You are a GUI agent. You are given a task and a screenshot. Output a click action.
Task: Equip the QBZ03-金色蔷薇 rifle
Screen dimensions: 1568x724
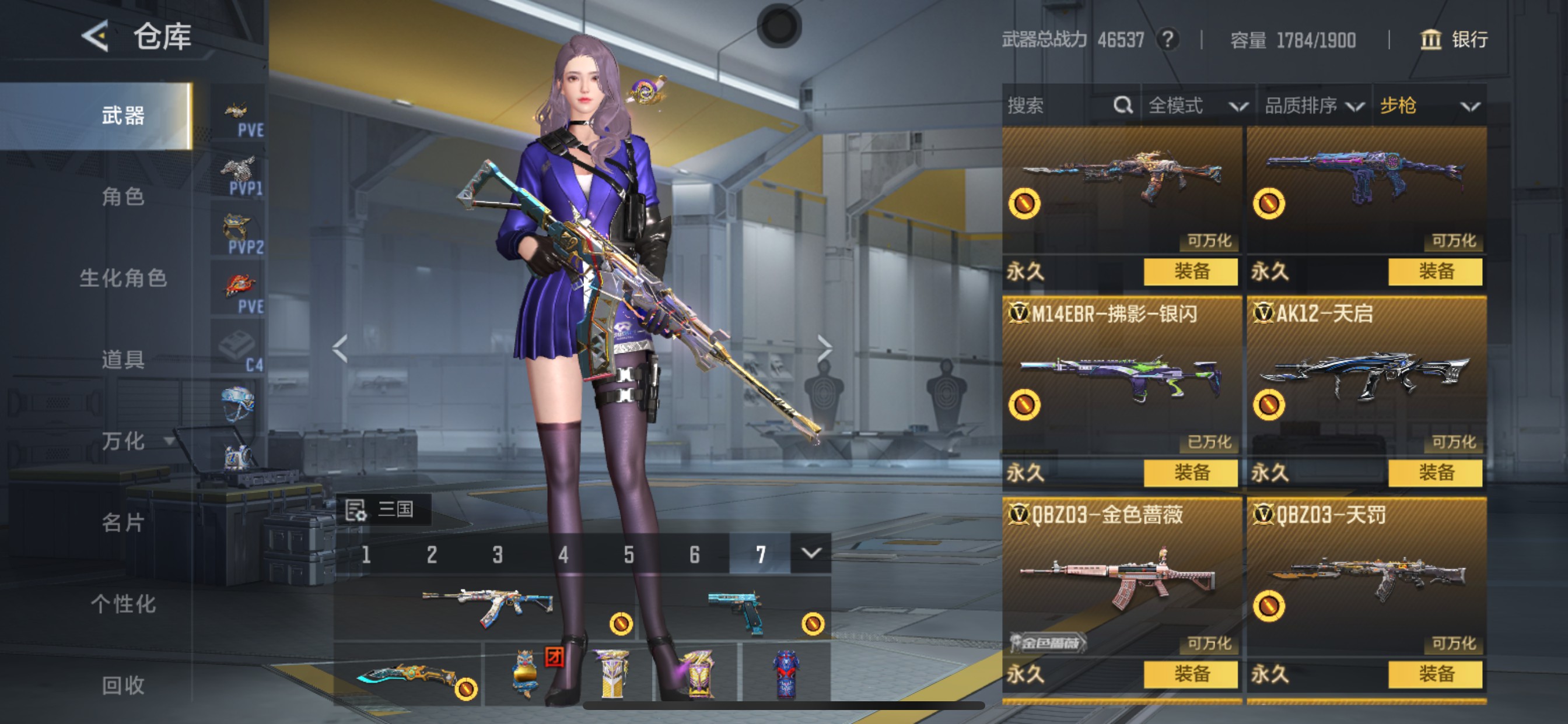coord(1191,673)
